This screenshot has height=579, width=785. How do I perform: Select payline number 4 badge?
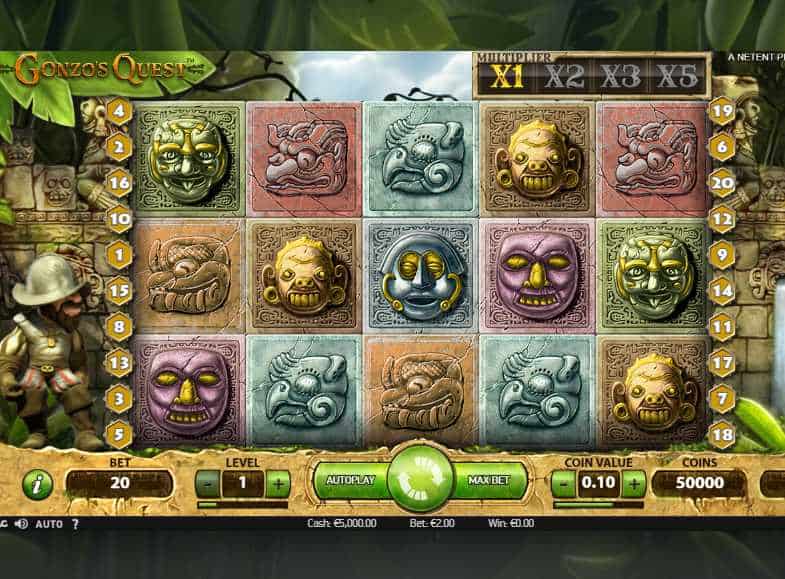(x=120, y=111)
